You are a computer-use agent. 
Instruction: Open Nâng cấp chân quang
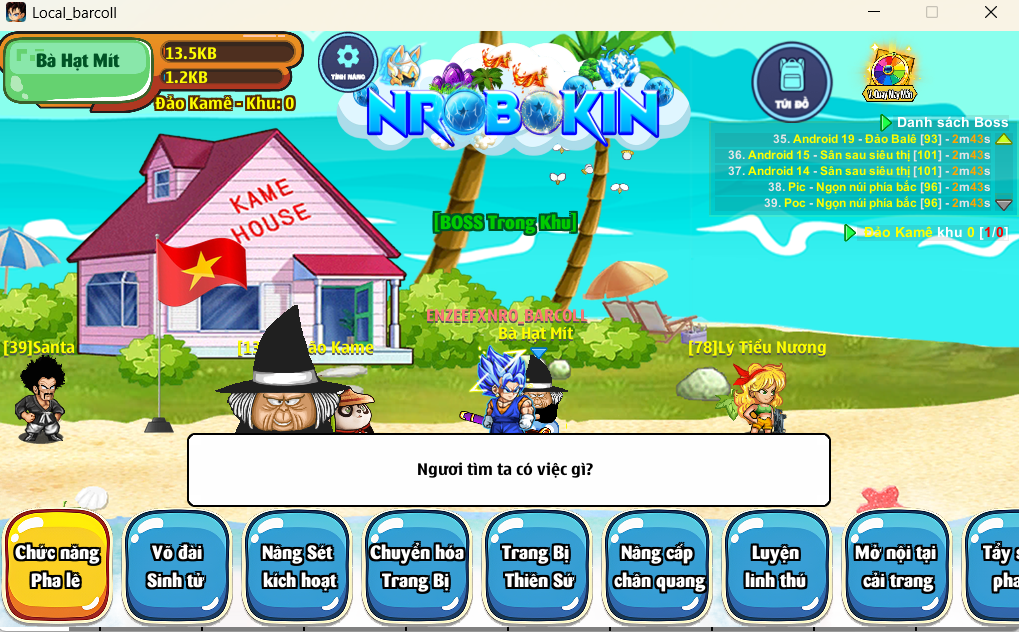[x=658, y=566]
